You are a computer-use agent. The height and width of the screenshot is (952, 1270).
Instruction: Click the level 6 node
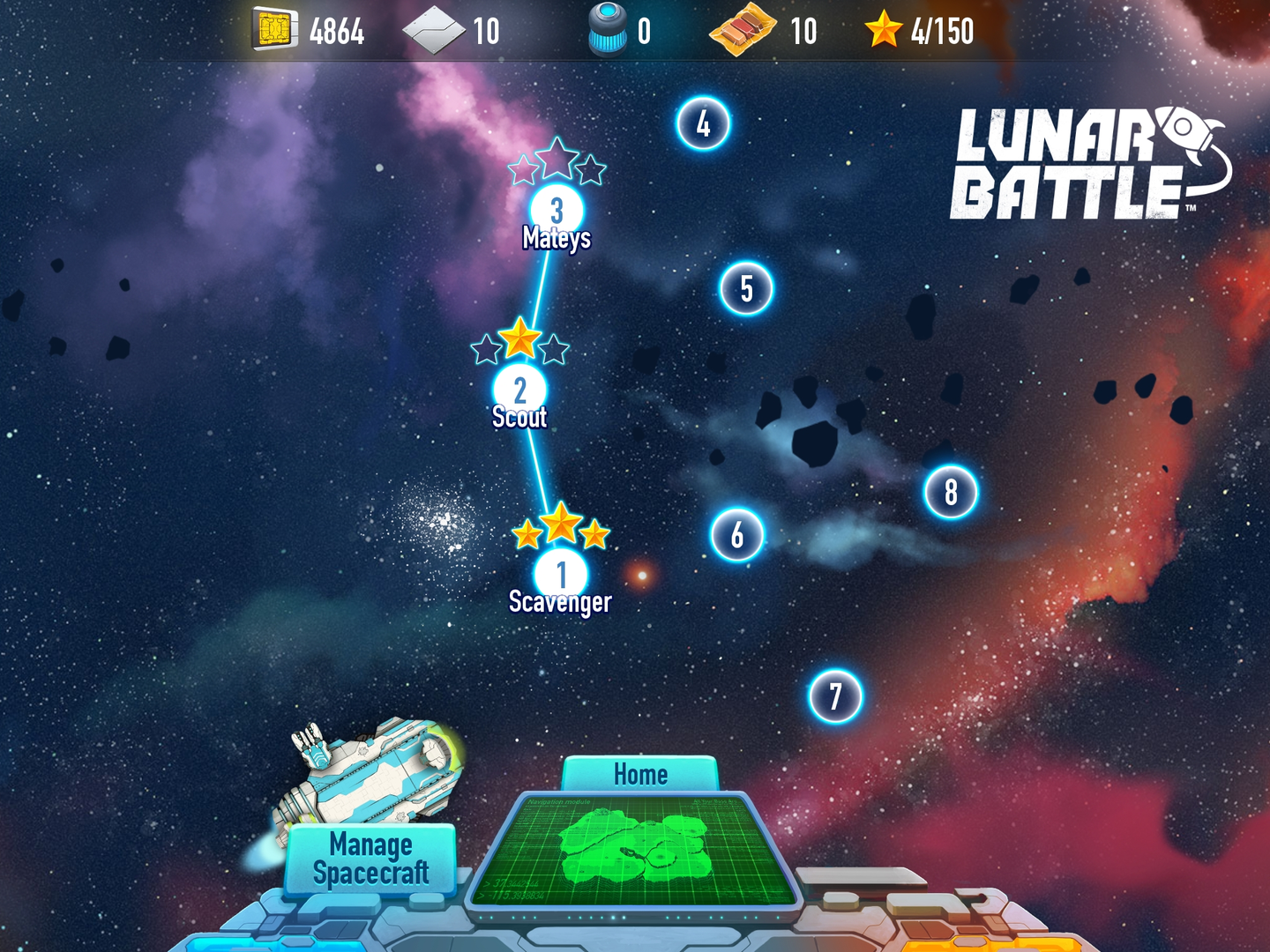pos(736,534)
